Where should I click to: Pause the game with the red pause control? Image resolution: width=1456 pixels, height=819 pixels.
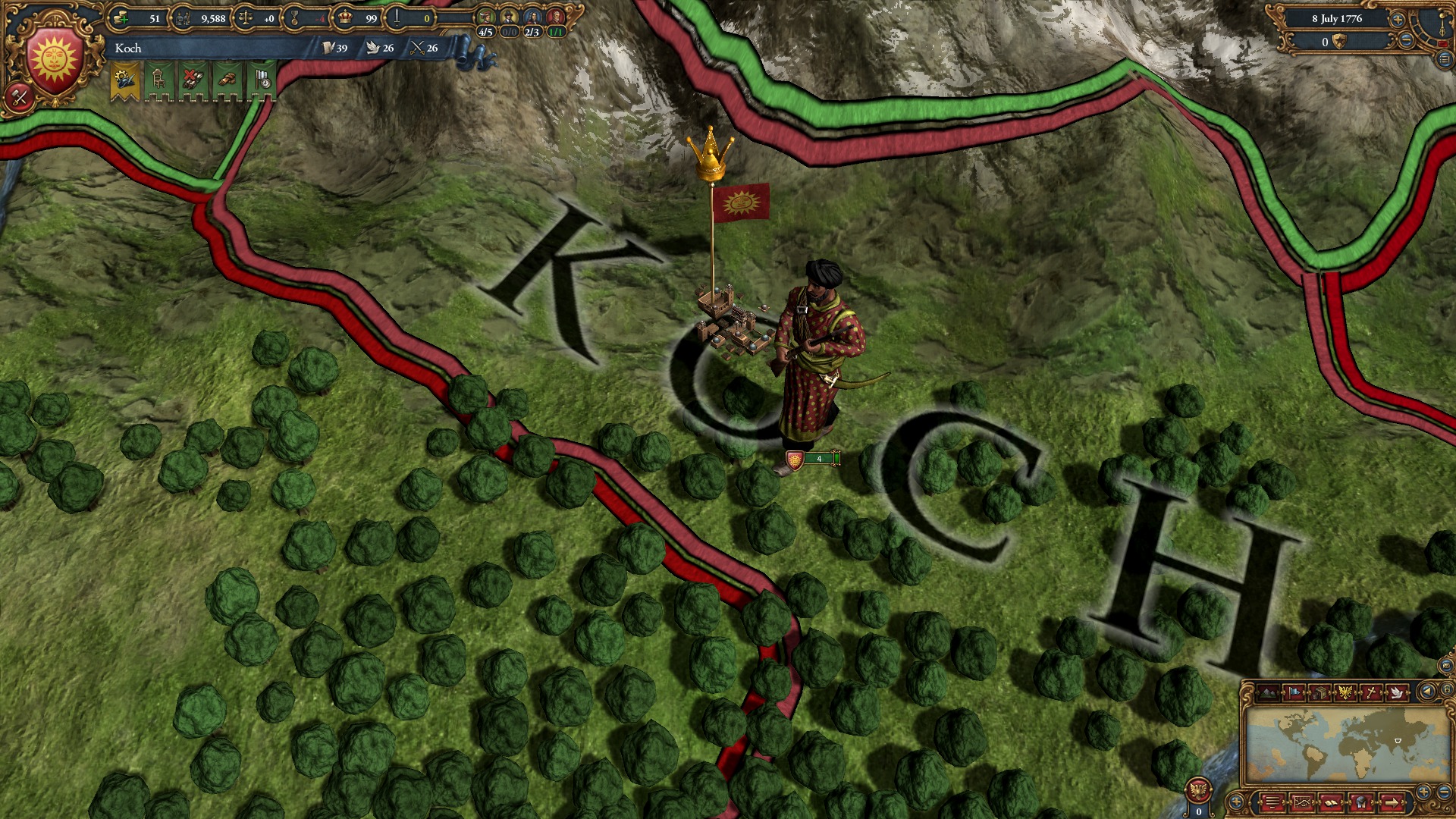click(x=1443, y=43)
